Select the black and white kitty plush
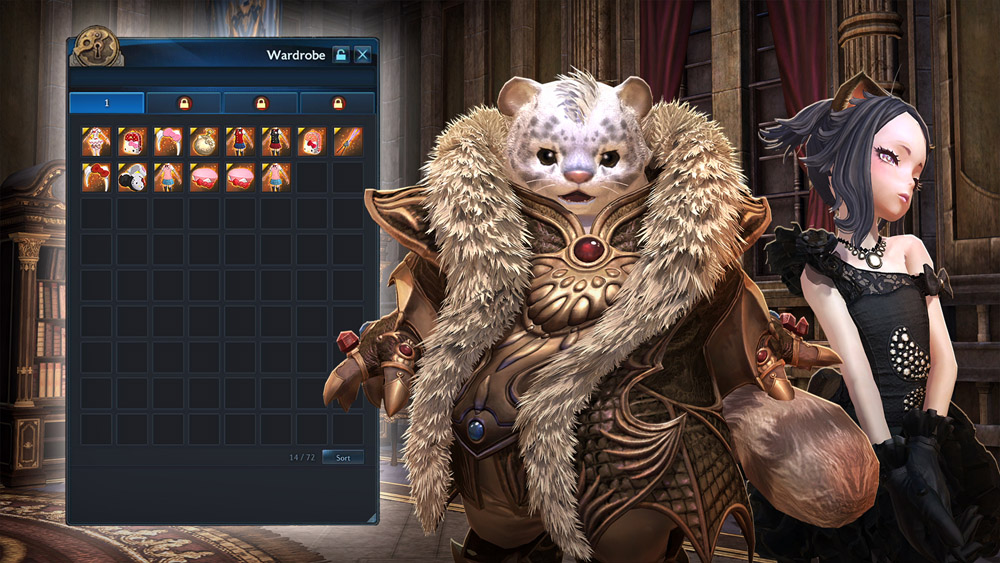This screenshot has width=1000, height=563. coord(132,177)
